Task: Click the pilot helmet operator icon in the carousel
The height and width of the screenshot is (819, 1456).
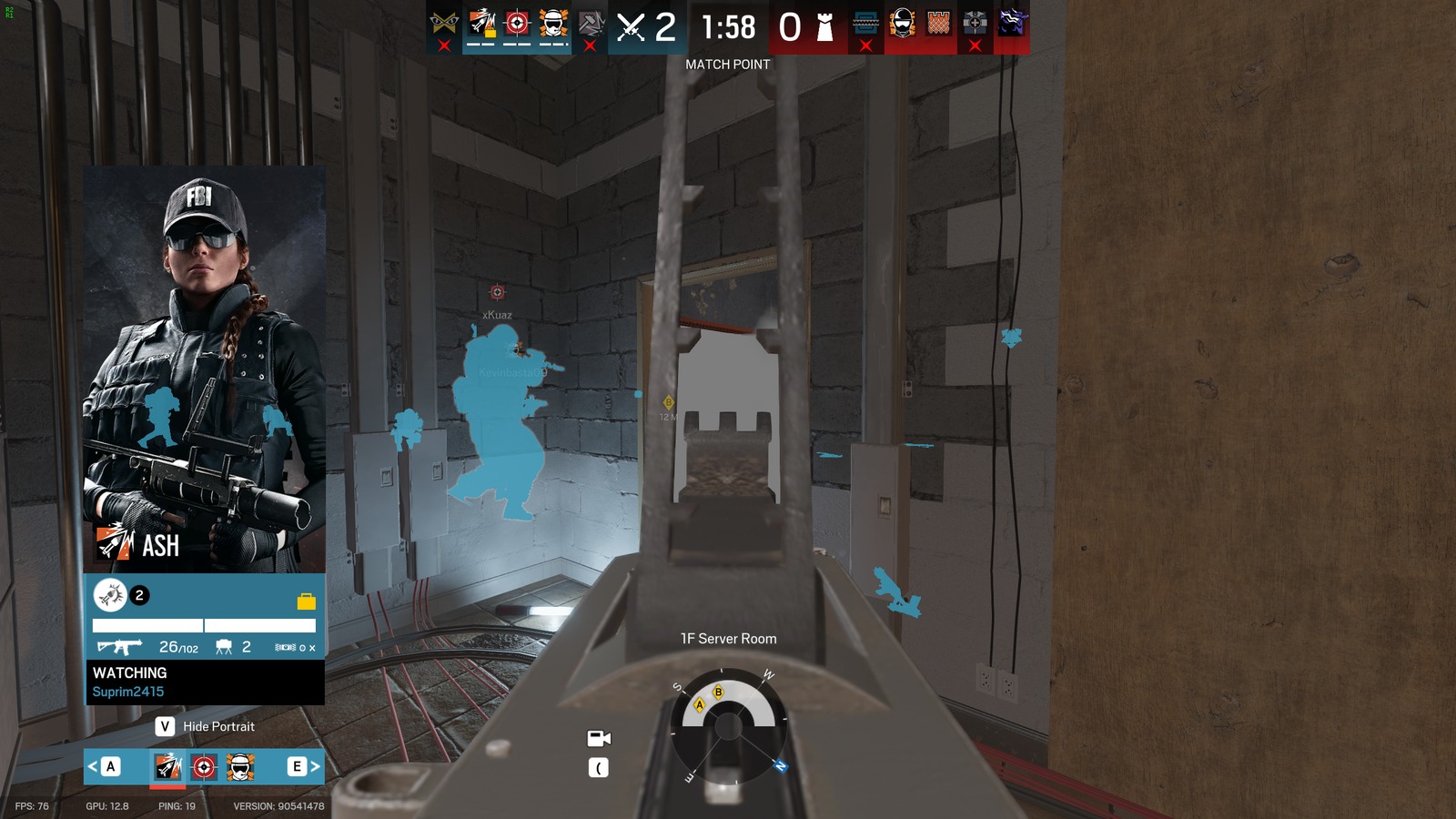Action: [x=239, y=767]
